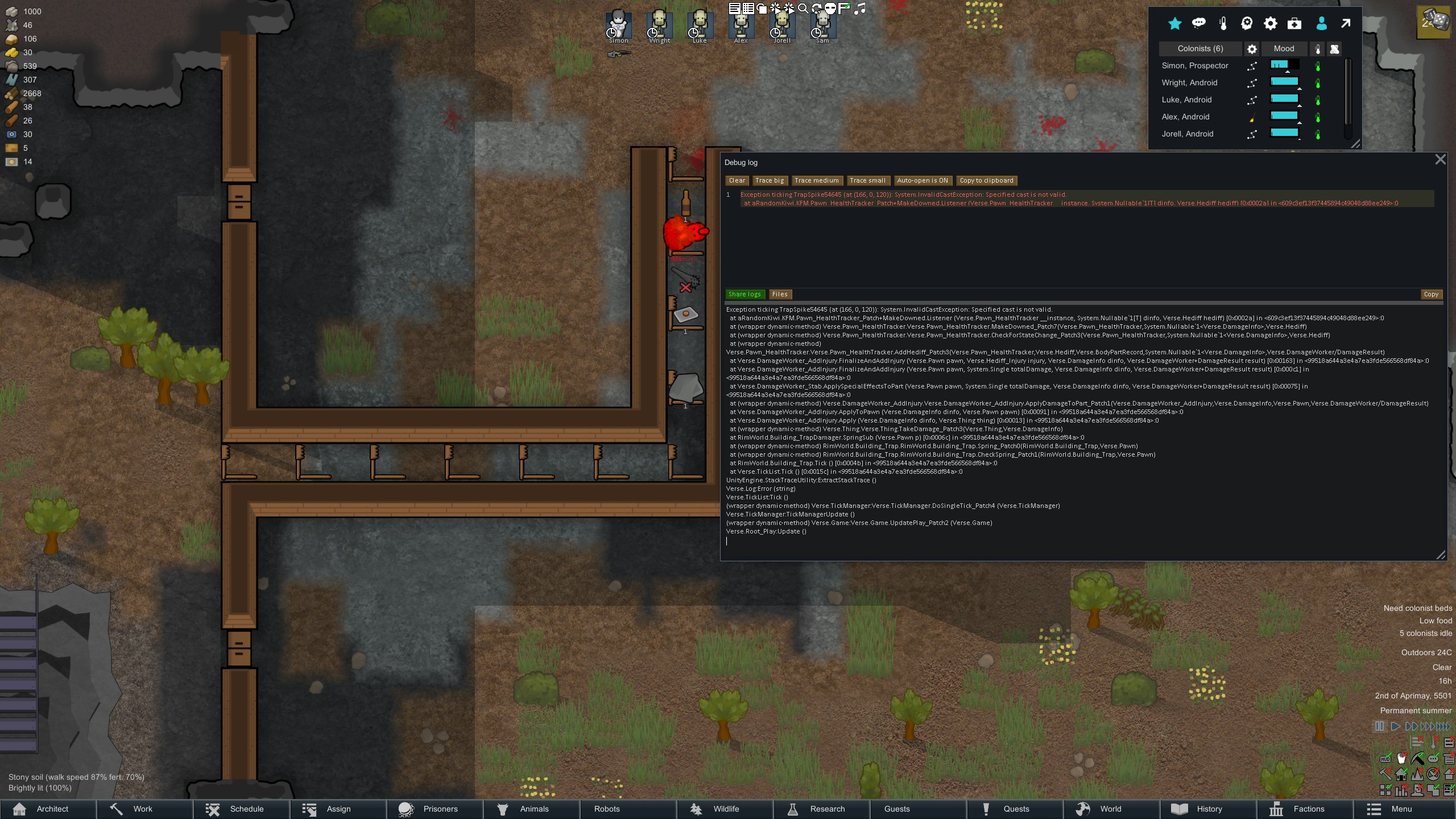Select the thermometer icon in colonist panel
The height and width of the screenshot is (819, 1456).
(1223, 23)
